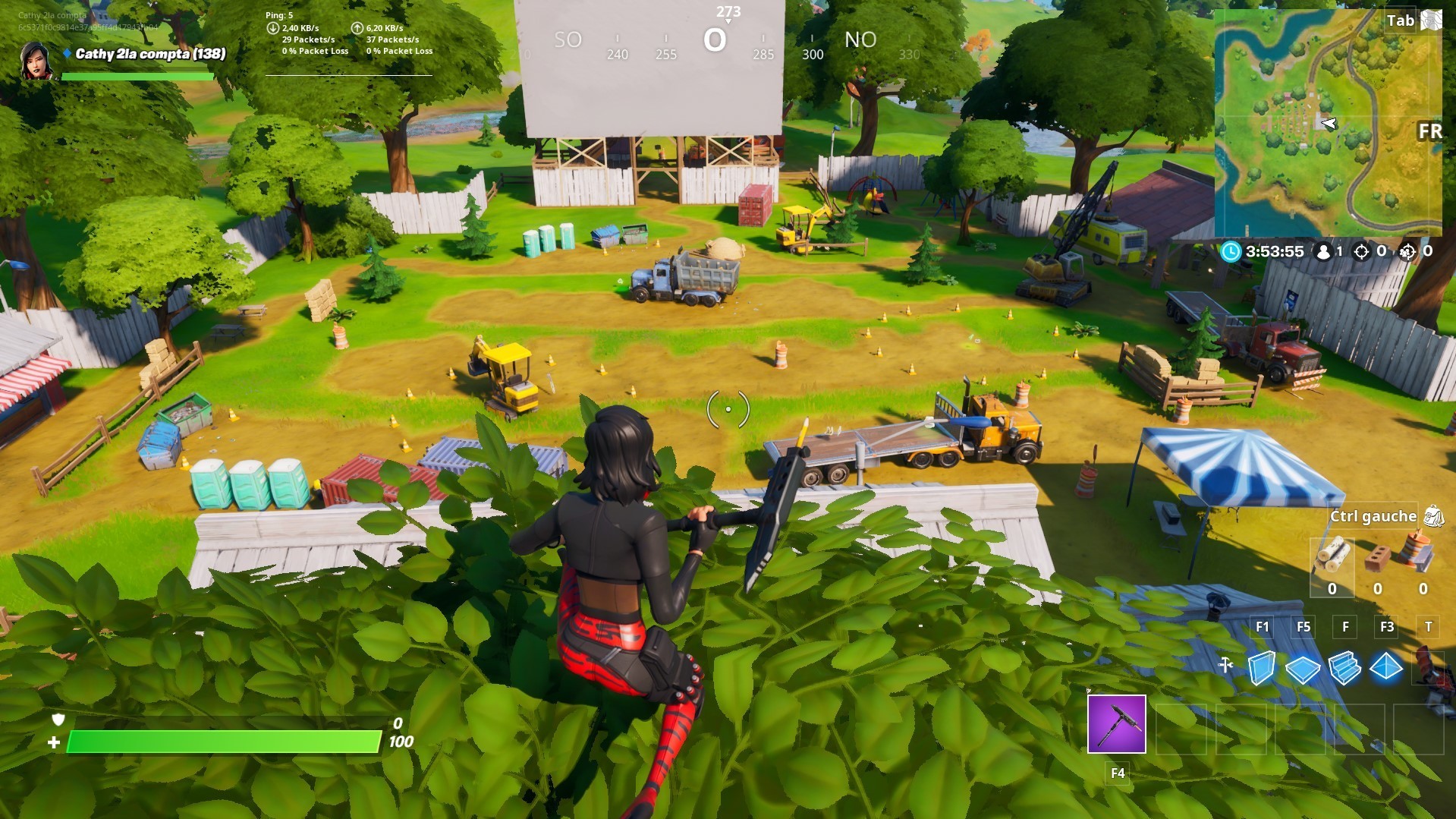This screenshot has width=1456, height=819.
Task: Select the pyramid roof building piece icon
Action: tap(1386, 668)
